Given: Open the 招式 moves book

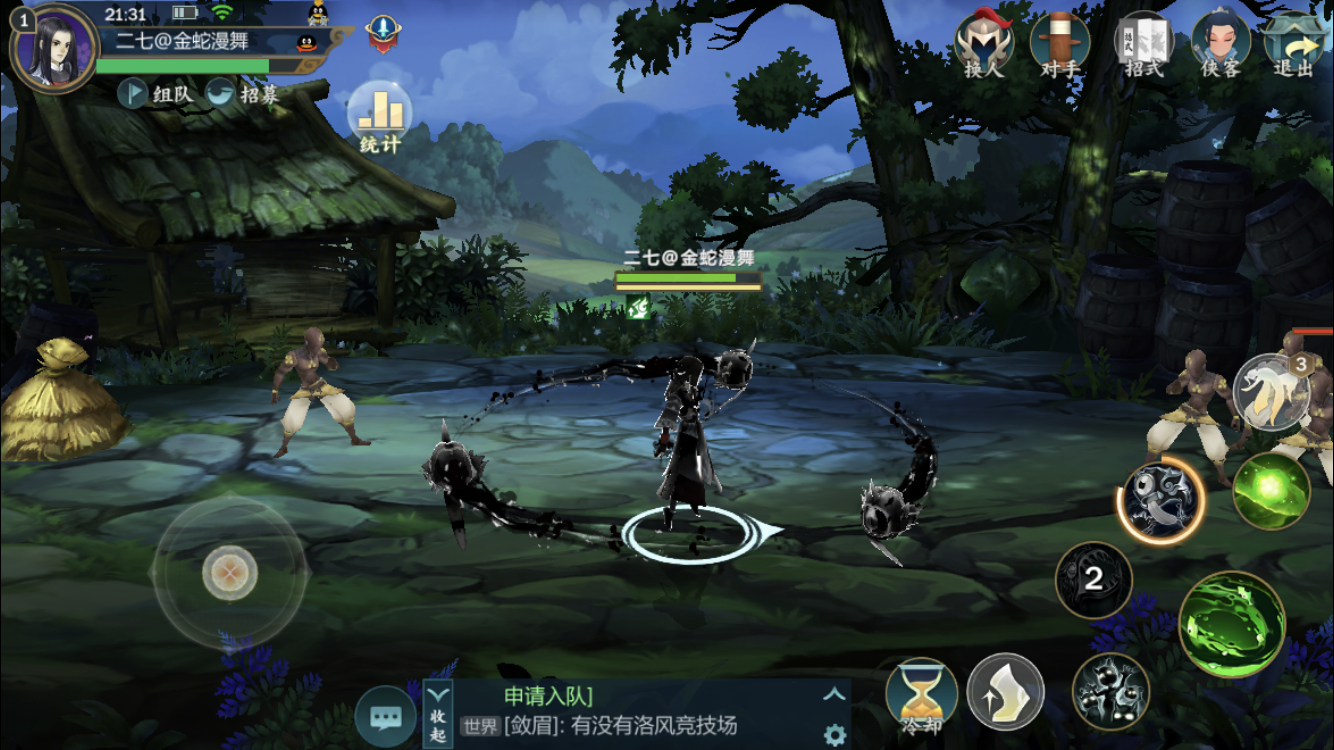Looking at the screenshot, I should tap(1144, 45).
